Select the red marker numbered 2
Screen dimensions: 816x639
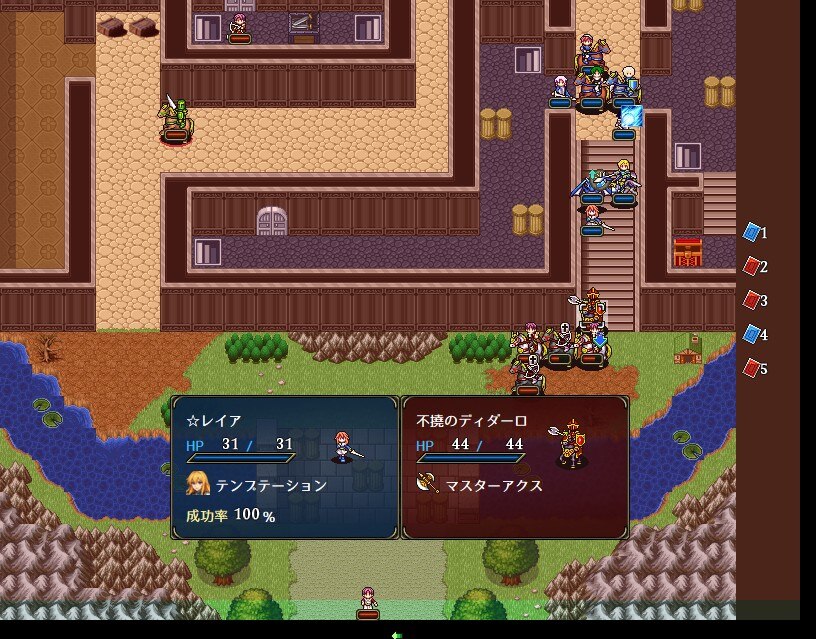pyautogui.click(x=752, y=267)
